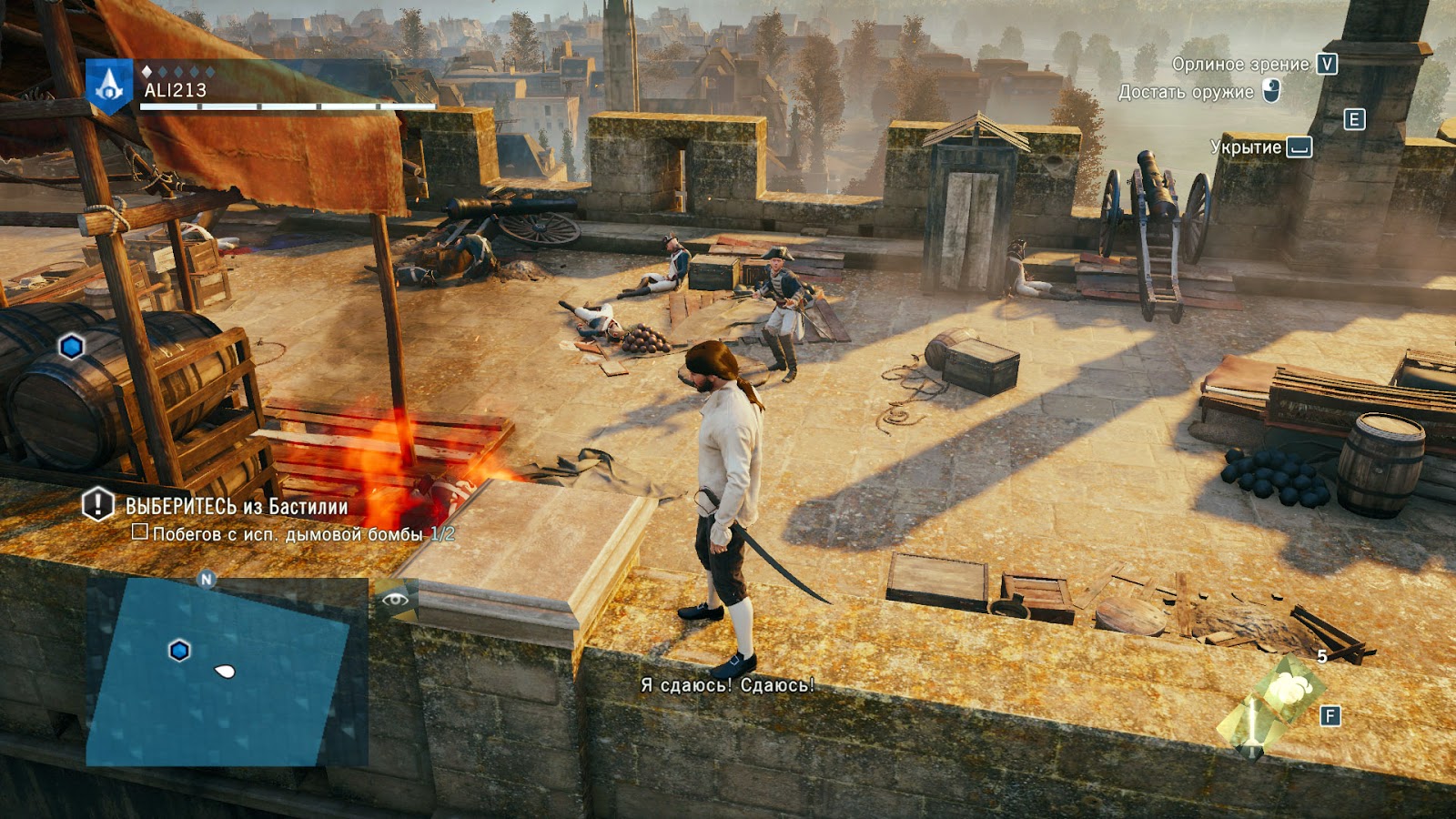Image resolution: width=1456 pixels, height=819 pixels.
Task: Select the blue hexagon objective waypoint
Action: [x=72, y=346]
